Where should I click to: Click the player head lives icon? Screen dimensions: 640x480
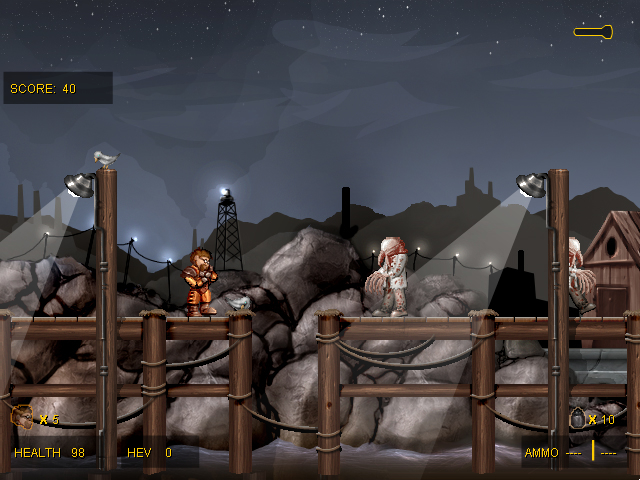click(22, 416)
